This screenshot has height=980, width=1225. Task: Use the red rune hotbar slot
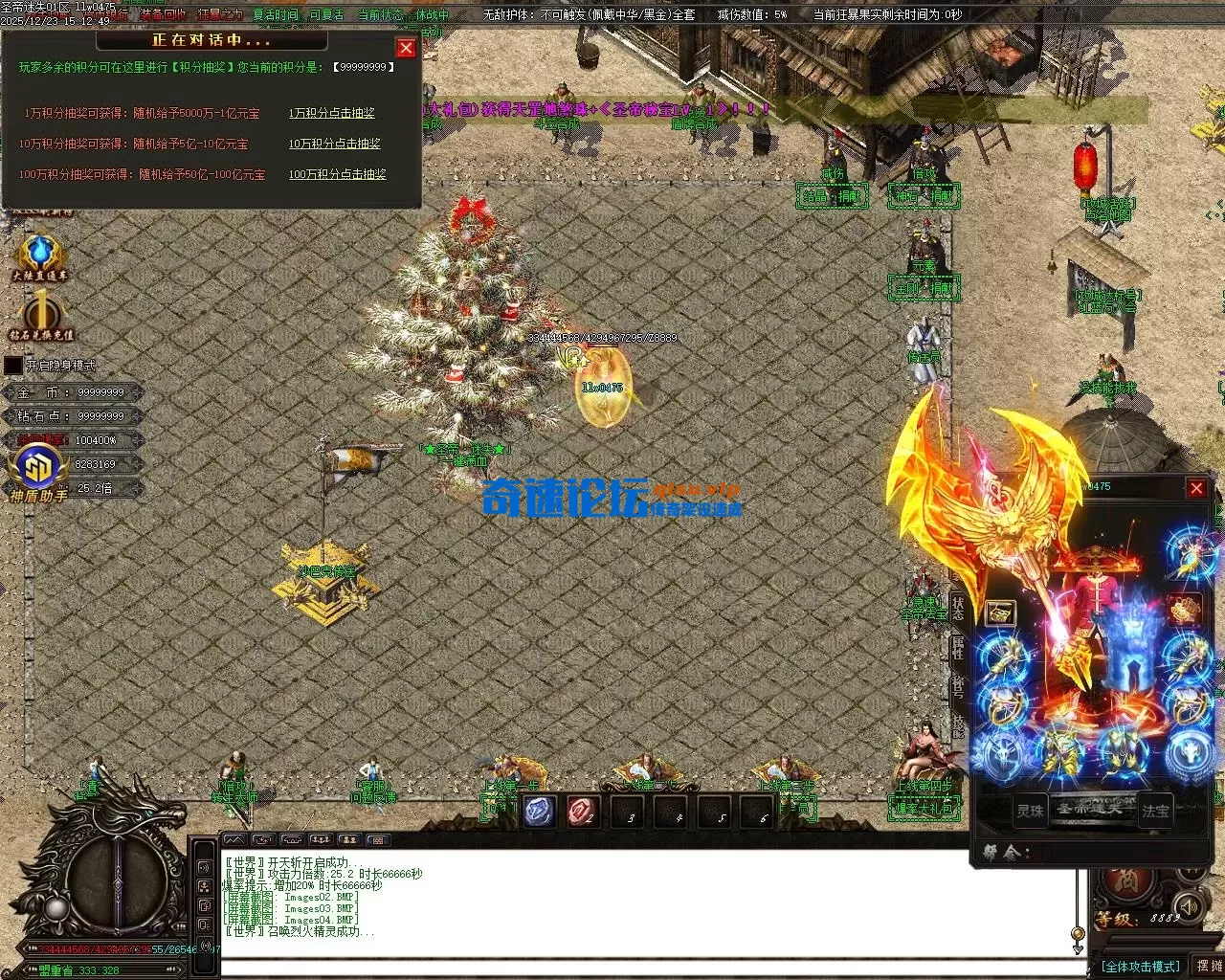tap(582, 813)
